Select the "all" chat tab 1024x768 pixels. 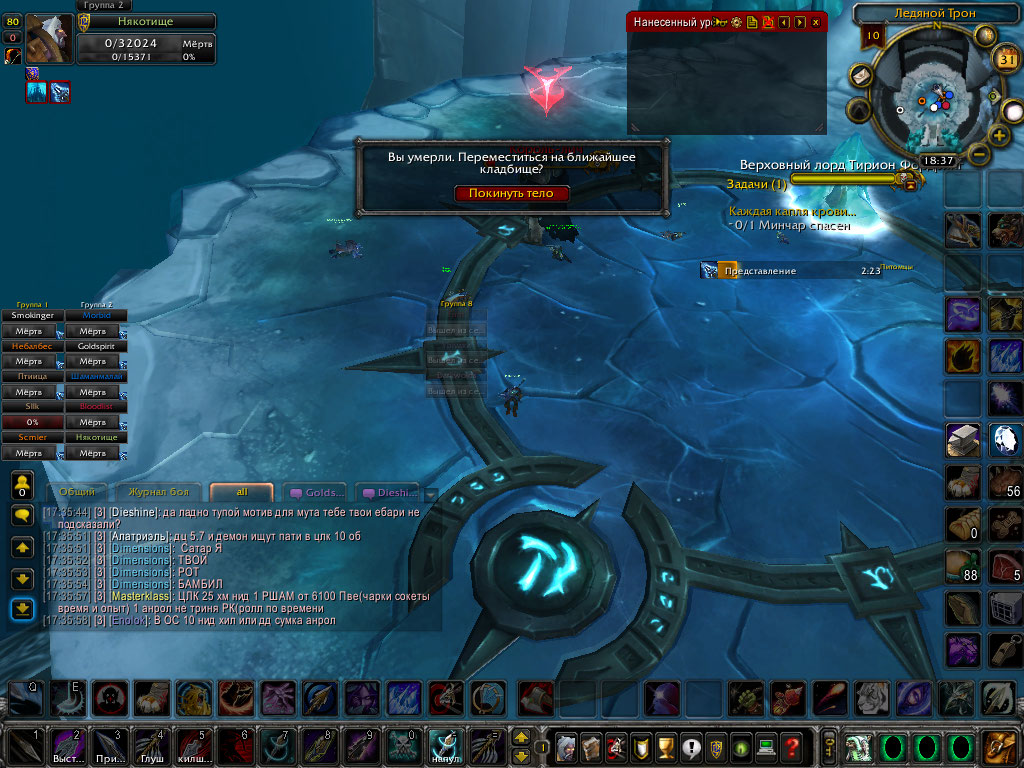tap(241, 492)
